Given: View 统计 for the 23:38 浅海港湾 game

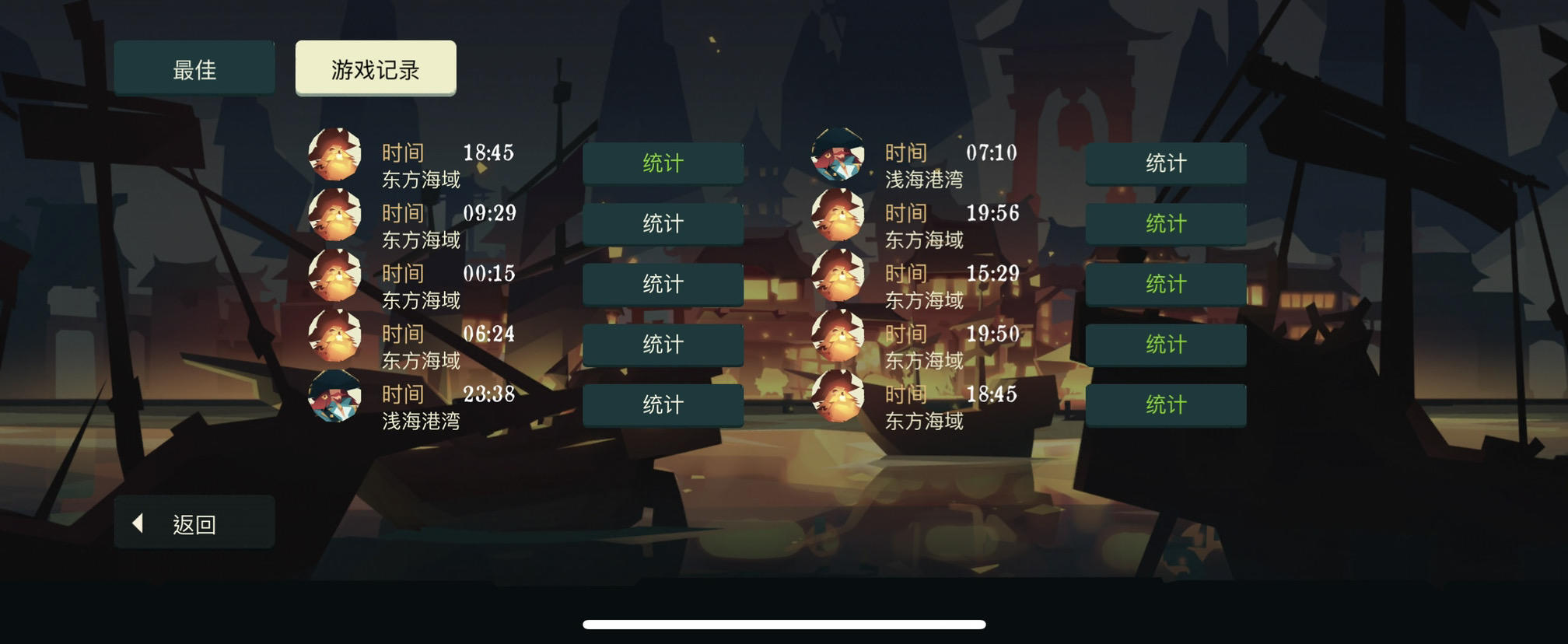Looking at the screenshot, I should tap(663, 404).
